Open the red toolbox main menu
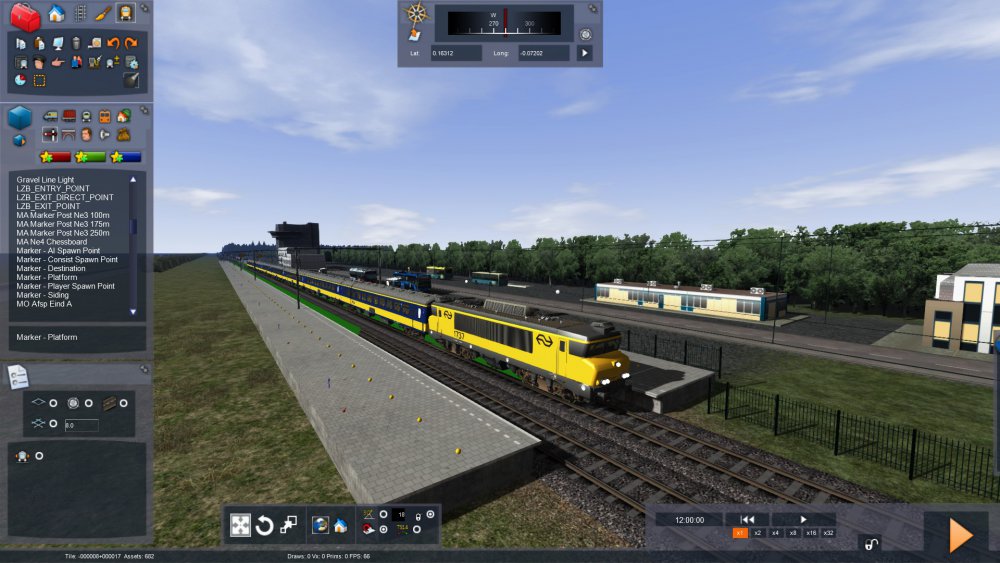Image resolution: width=1000 pixels, height=563 pixels. click(24, 15)
